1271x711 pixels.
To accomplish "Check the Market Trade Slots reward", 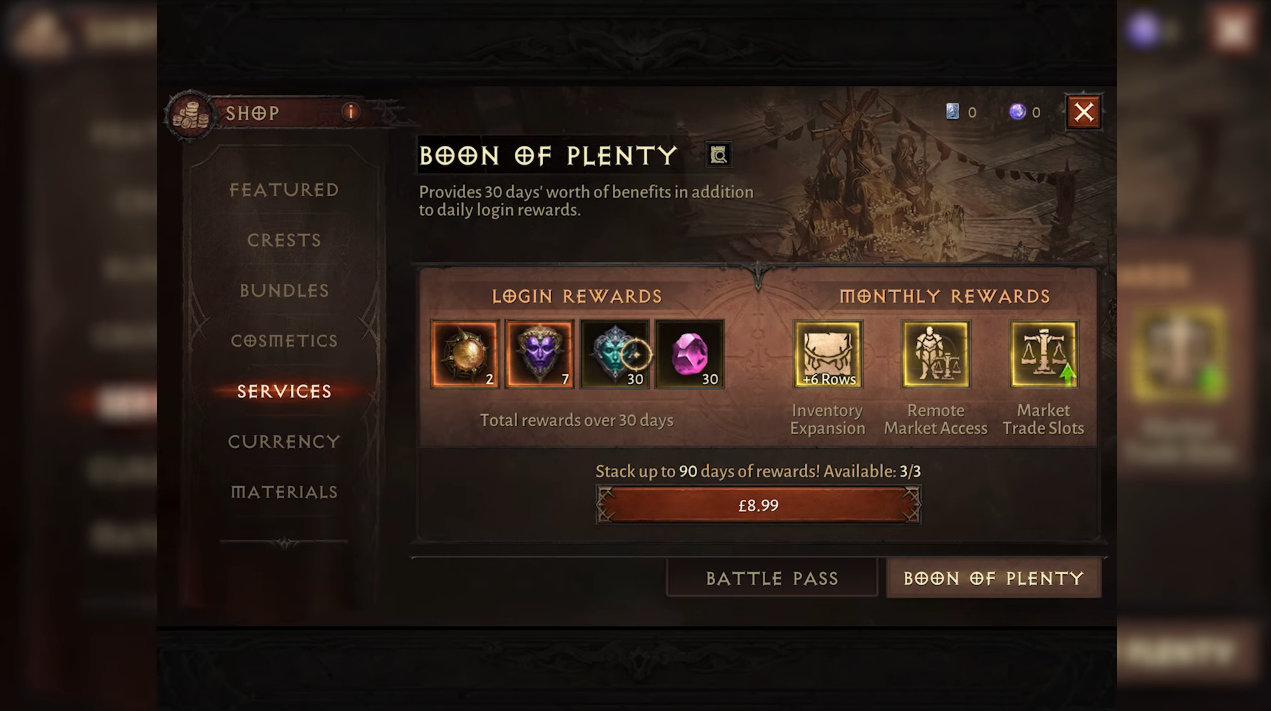I will click(x=1043, y=354).
